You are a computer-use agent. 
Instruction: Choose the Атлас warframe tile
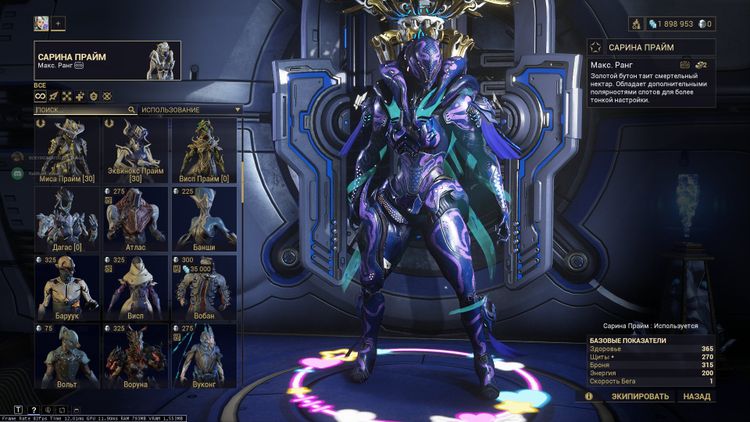(136, 218)
